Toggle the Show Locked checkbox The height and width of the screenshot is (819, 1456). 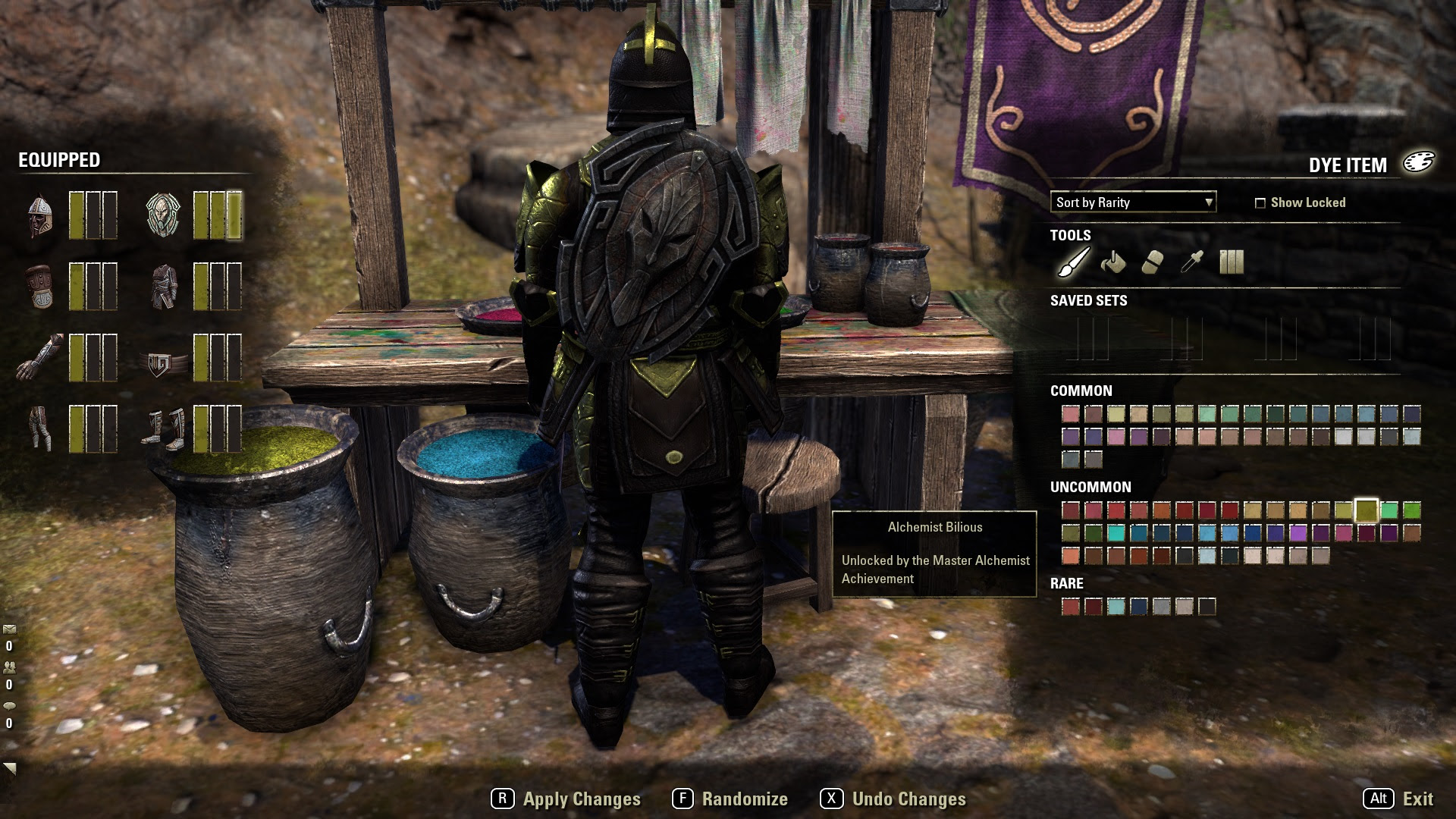click(1260, 202)
